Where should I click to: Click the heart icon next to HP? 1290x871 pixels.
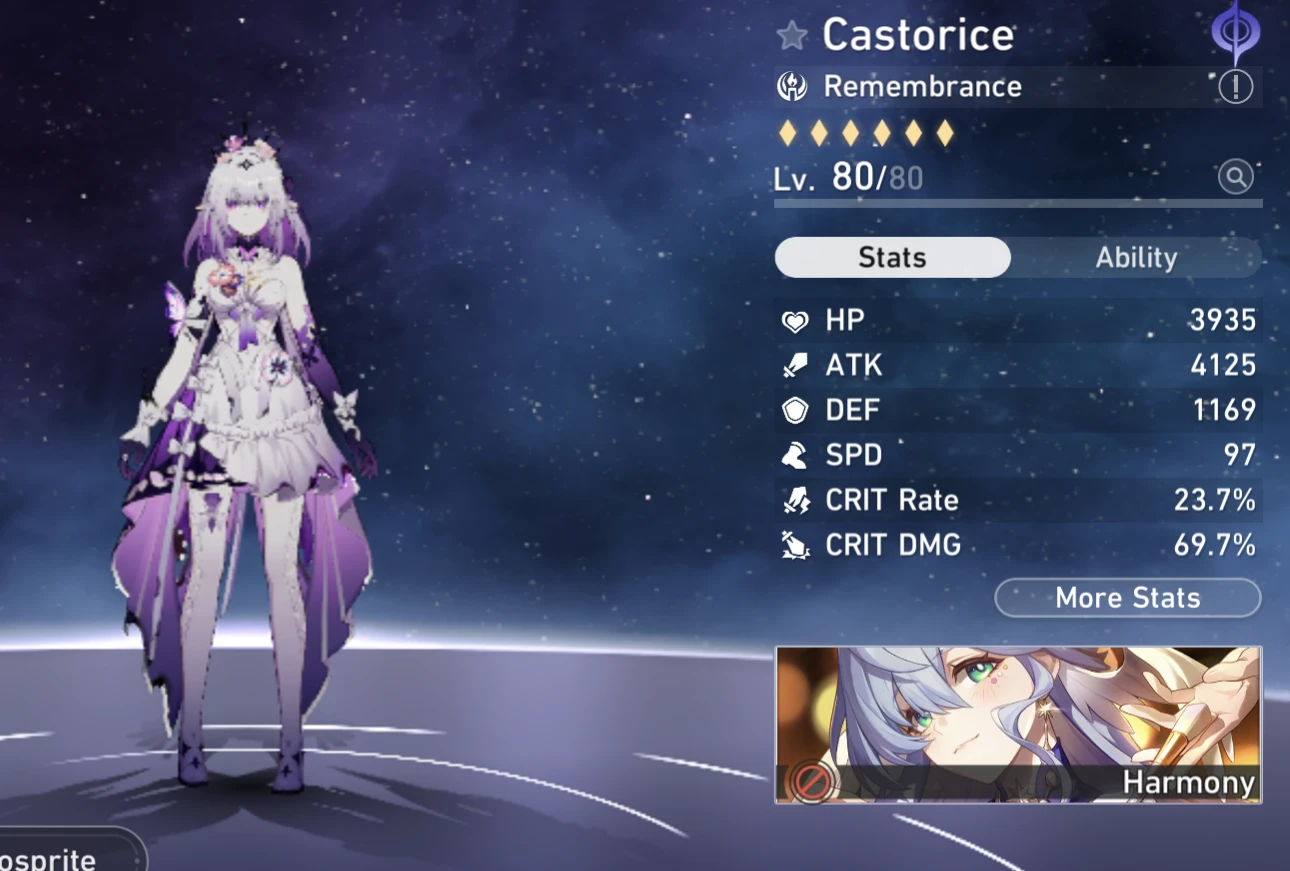coord(795,320)
